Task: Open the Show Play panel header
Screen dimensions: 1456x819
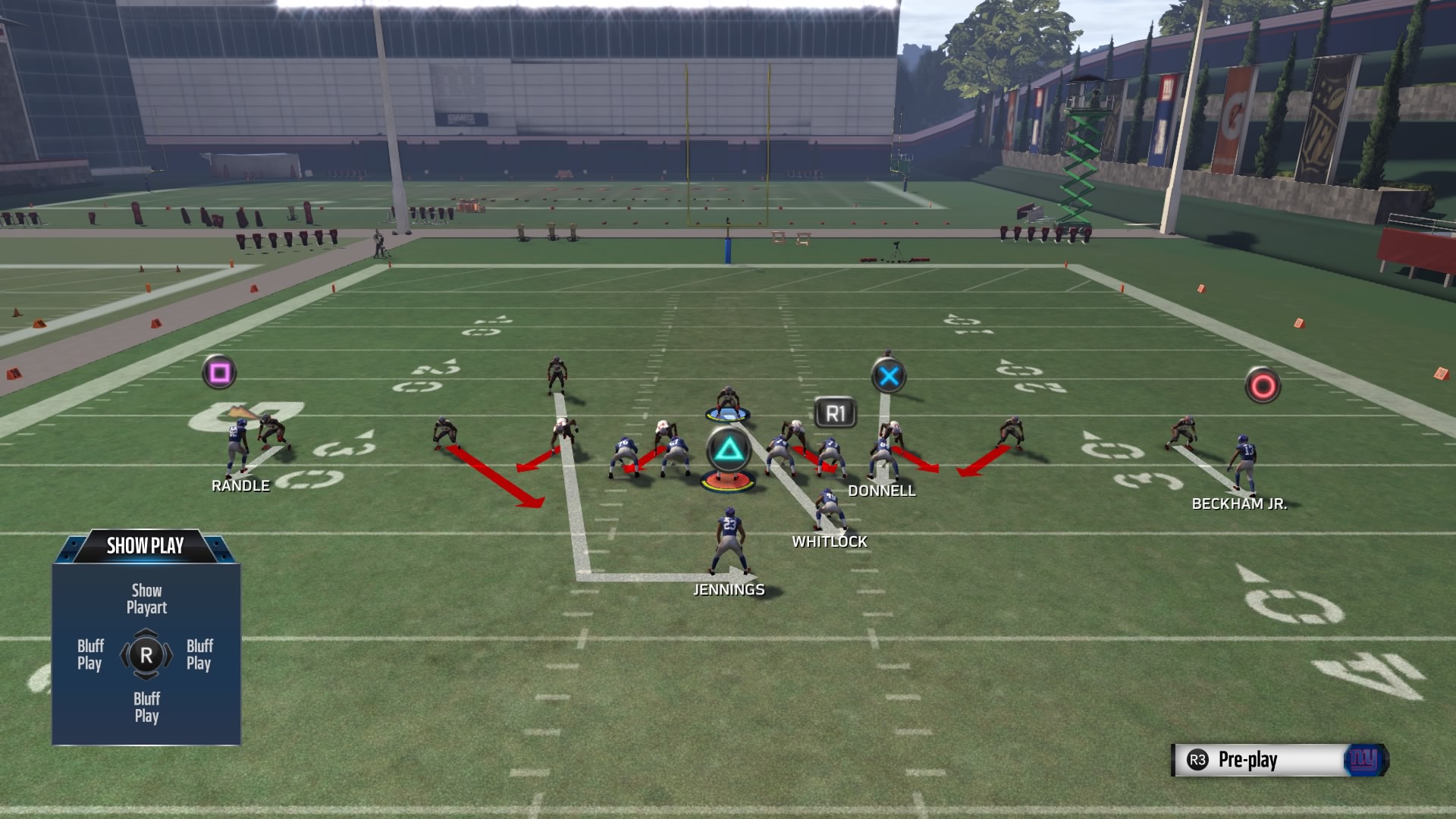Action: pos(145,544)
